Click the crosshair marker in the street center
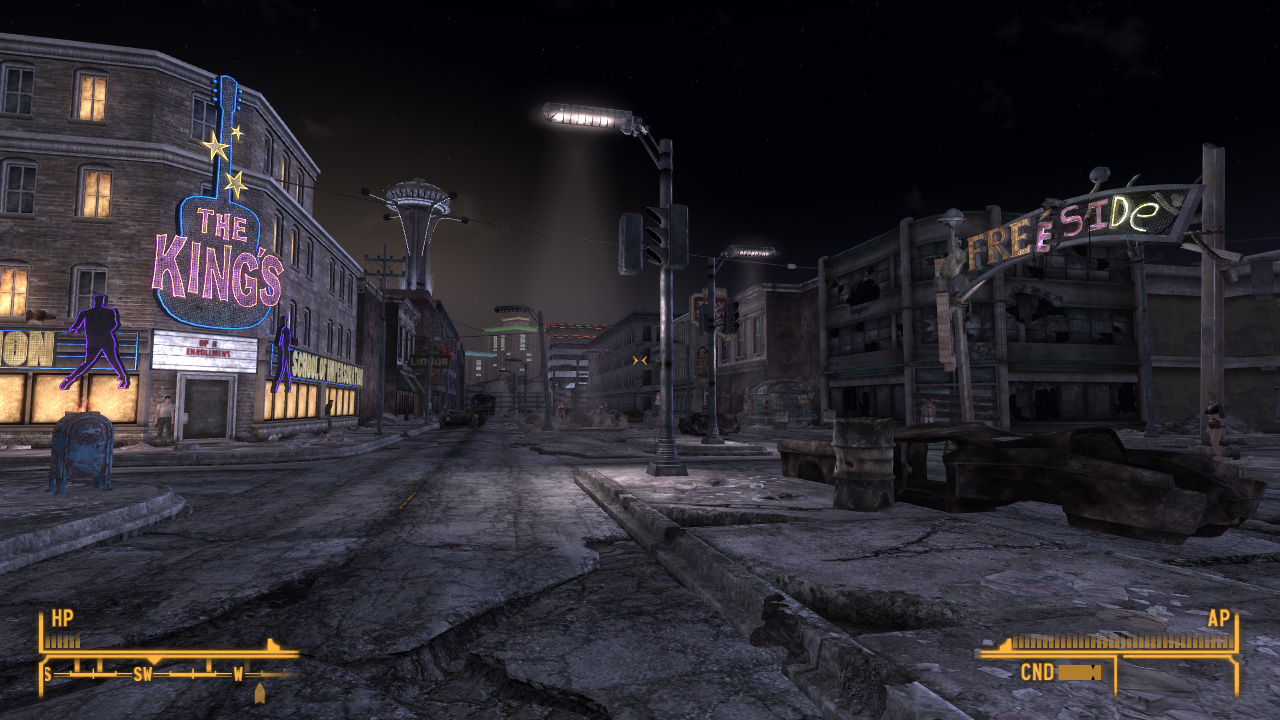The image size is (1280, 720). (x=640, y=358)
